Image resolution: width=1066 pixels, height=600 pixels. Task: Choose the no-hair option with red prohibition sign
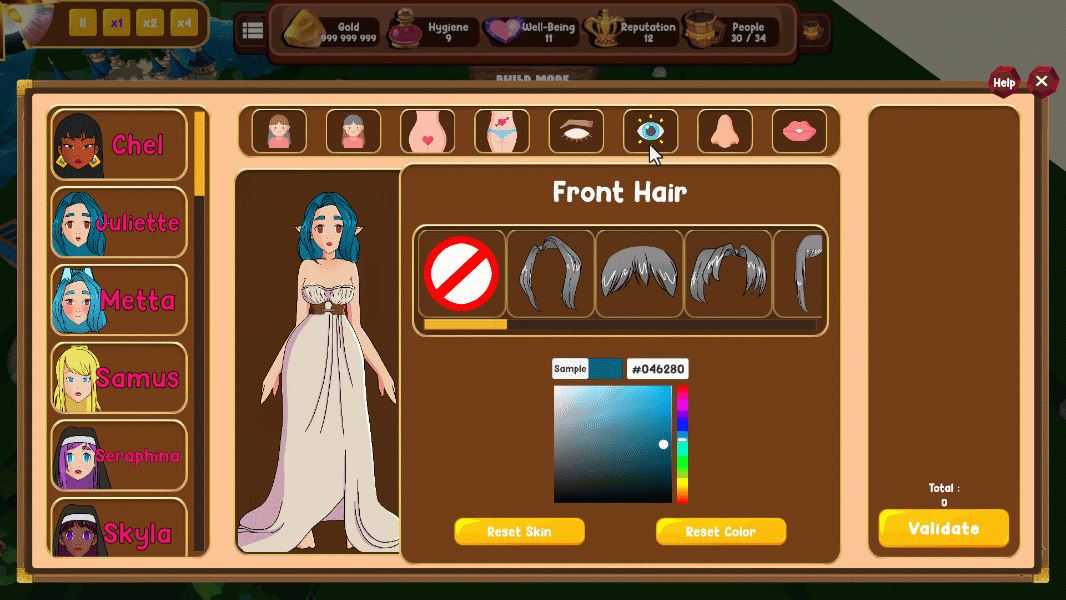[x=462, y=274]
